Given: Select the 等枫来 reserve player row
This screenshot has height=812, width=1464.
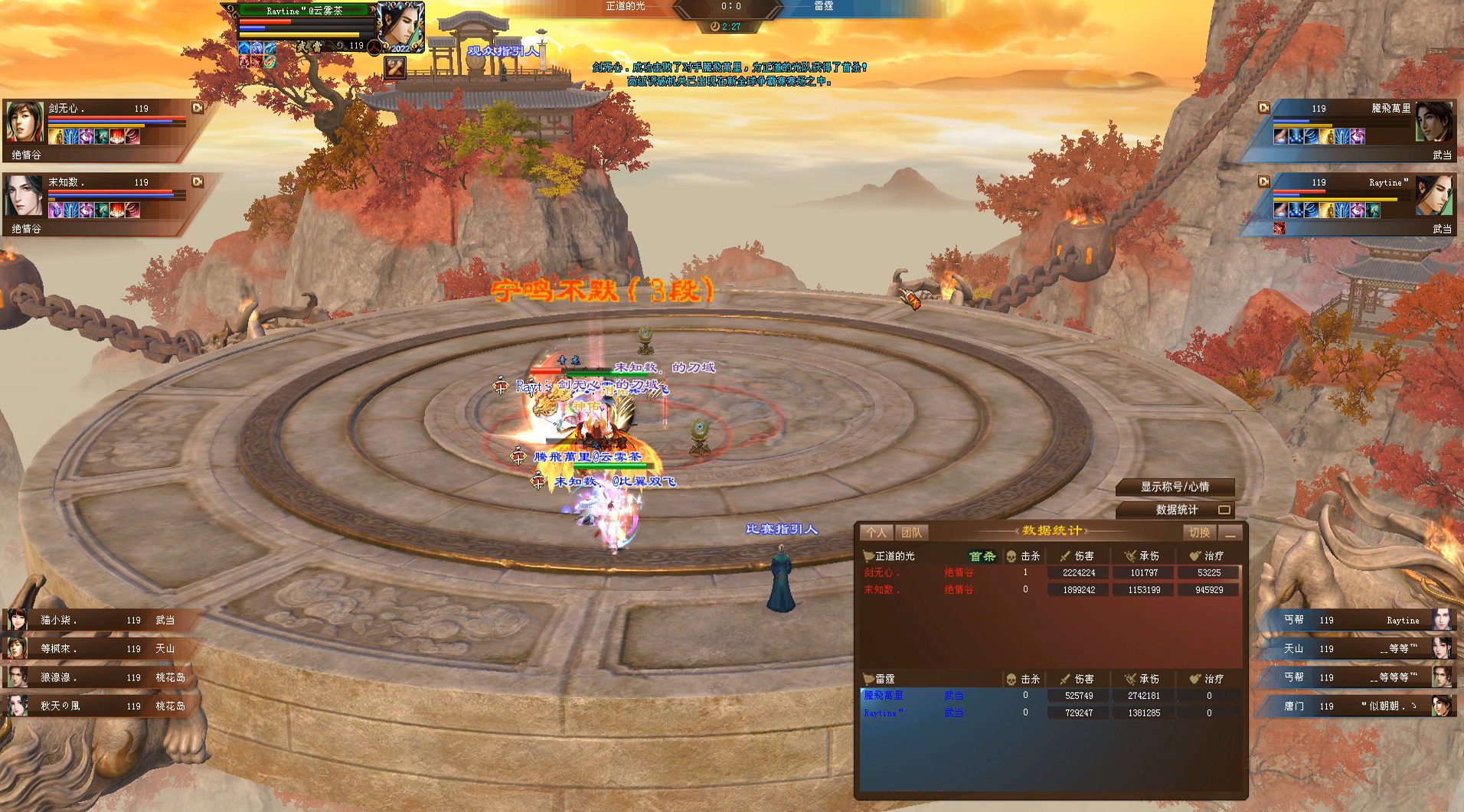Looking at the screenshot, I should pyautogui.click(x=100, y=648).
